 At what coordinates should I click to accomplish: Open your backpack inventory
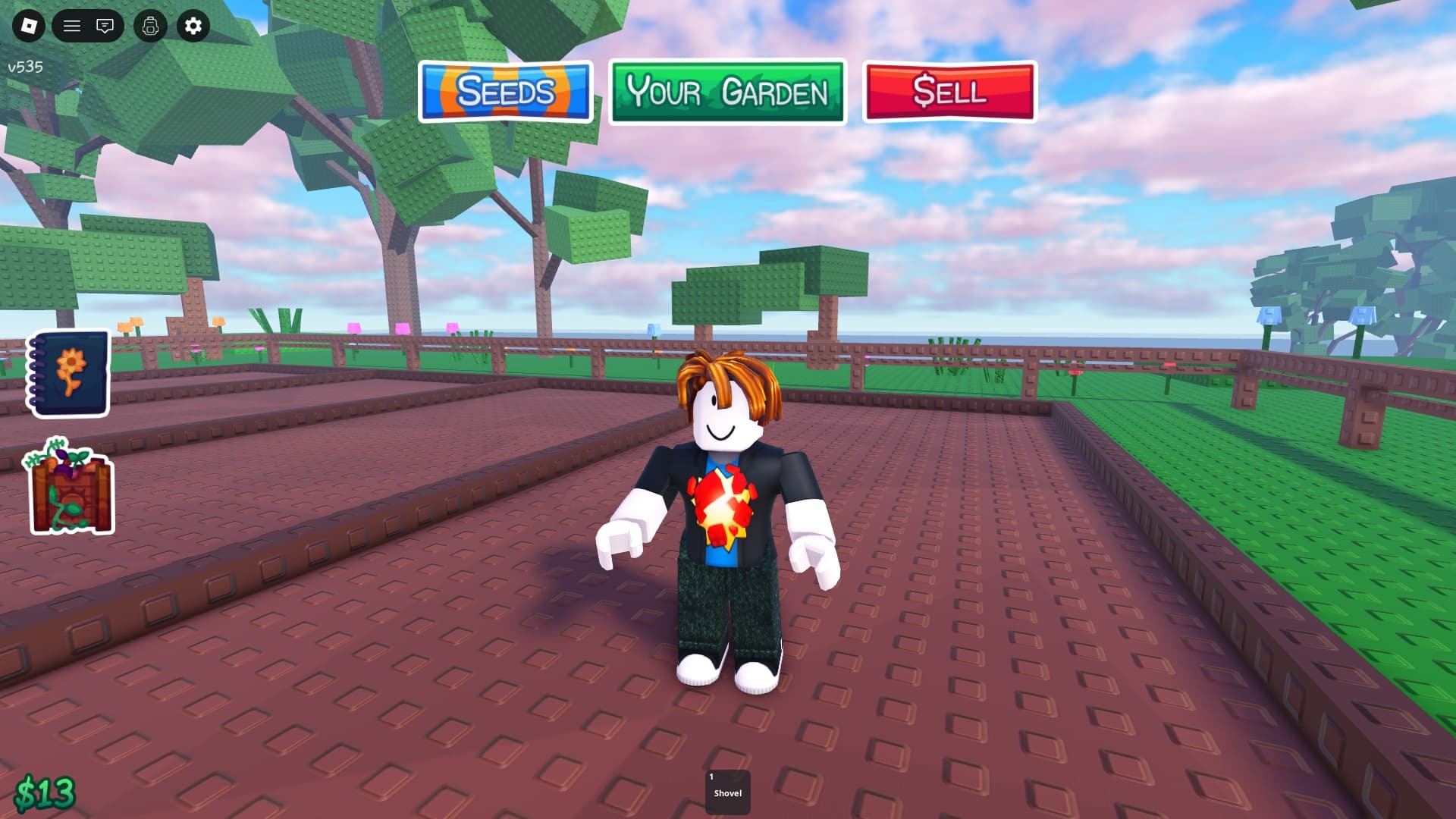click(150, 26)
